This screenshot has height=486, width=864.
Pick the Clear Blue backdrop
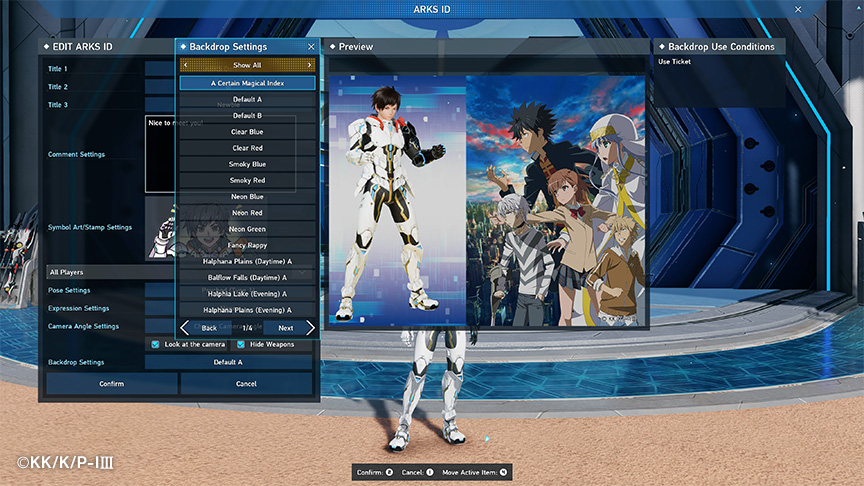click(x=247, y=131)
